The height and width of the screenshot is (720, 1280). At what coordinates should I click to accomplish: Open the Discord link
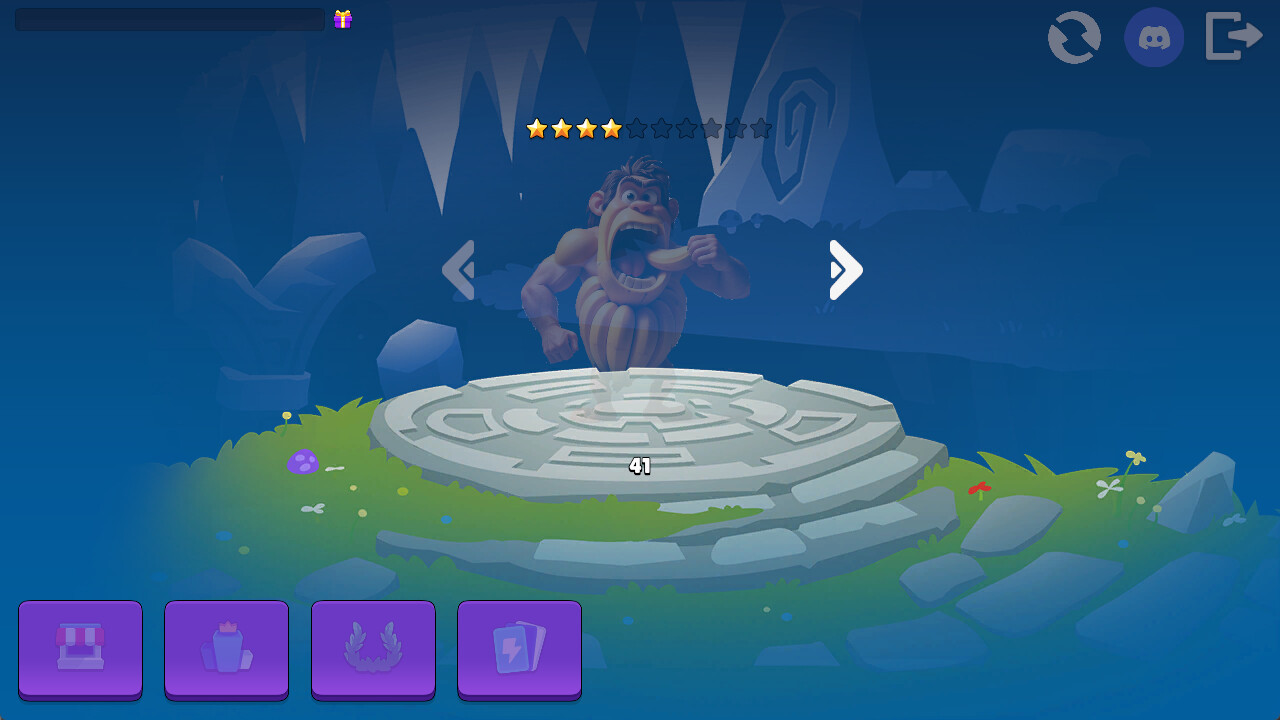[x=1154, y=37]
